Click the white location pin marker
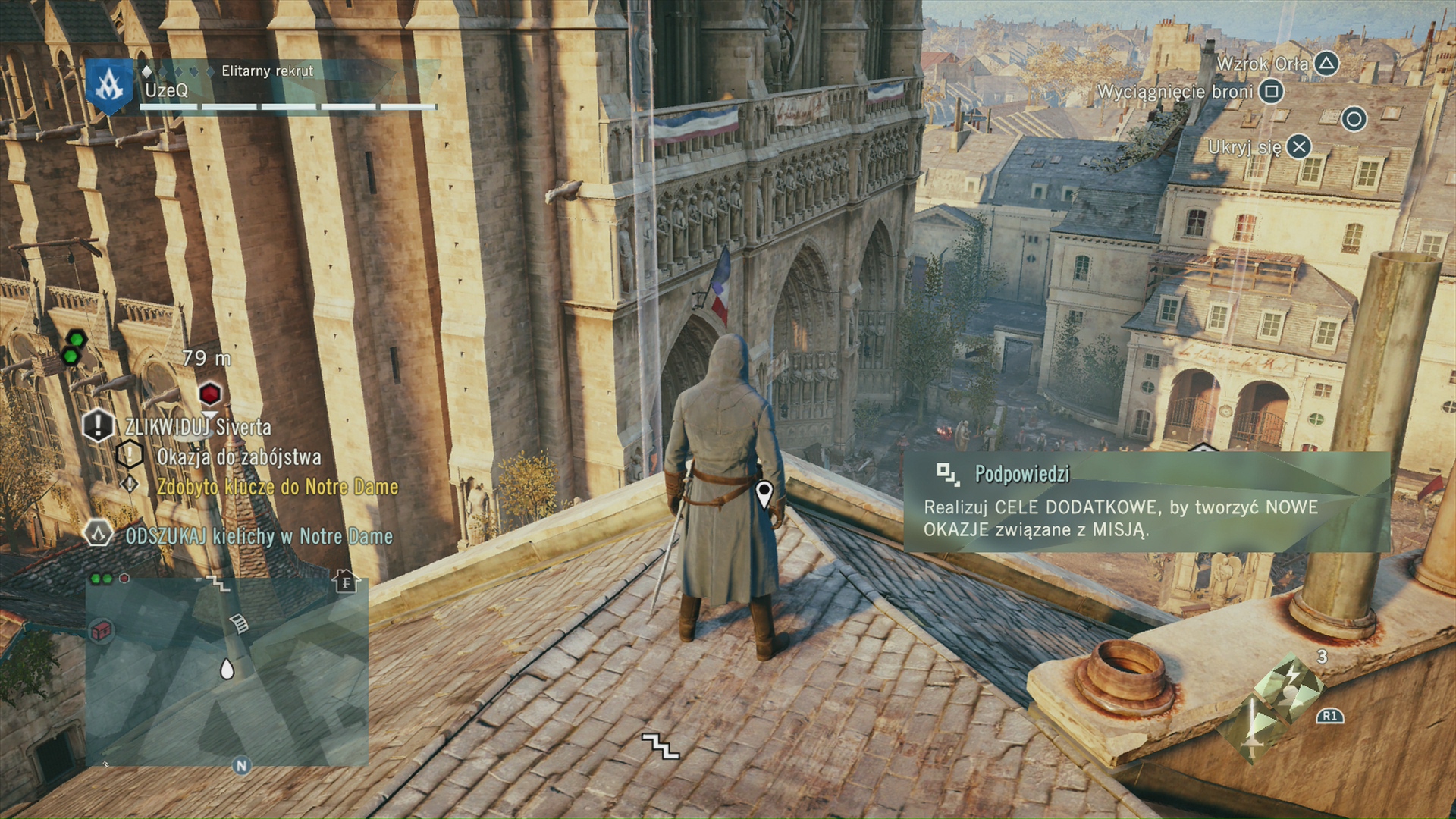The width and height of the screenshot is (1456, 819). point(764,494)
